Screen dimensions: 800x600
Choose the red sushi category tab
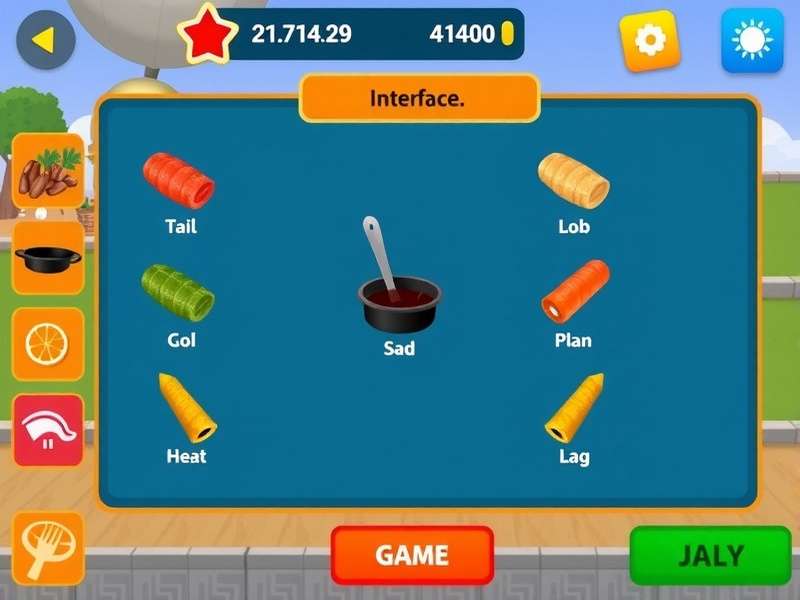[x=47, y=430]
